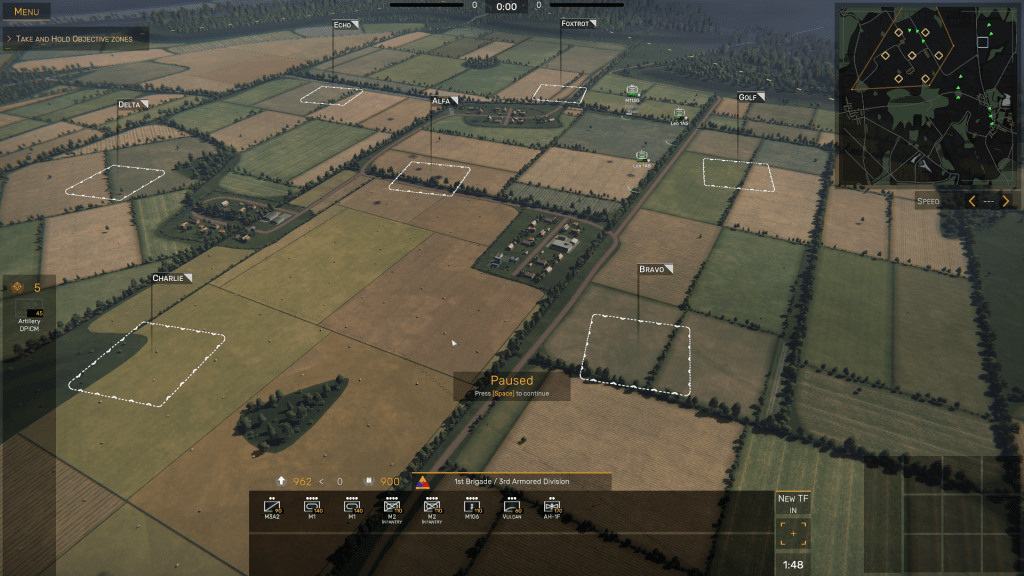The image size is (1024, 576).
Task: Click on the tactical minimap
Action: click(x=927, y=94)
